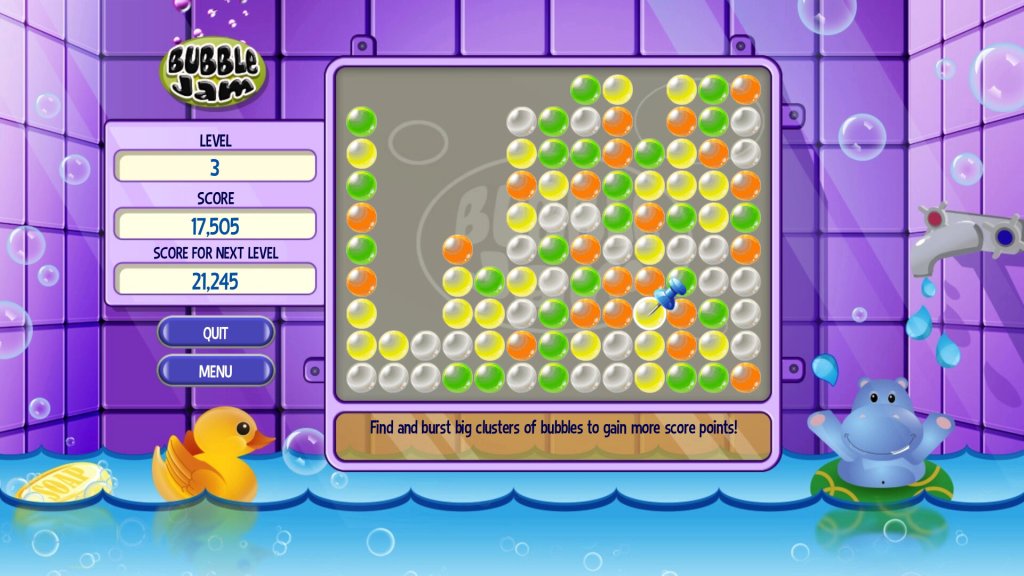Open the Menu button
The width and height of the screenshot is (1024, 576).
[x=215, y=371]
